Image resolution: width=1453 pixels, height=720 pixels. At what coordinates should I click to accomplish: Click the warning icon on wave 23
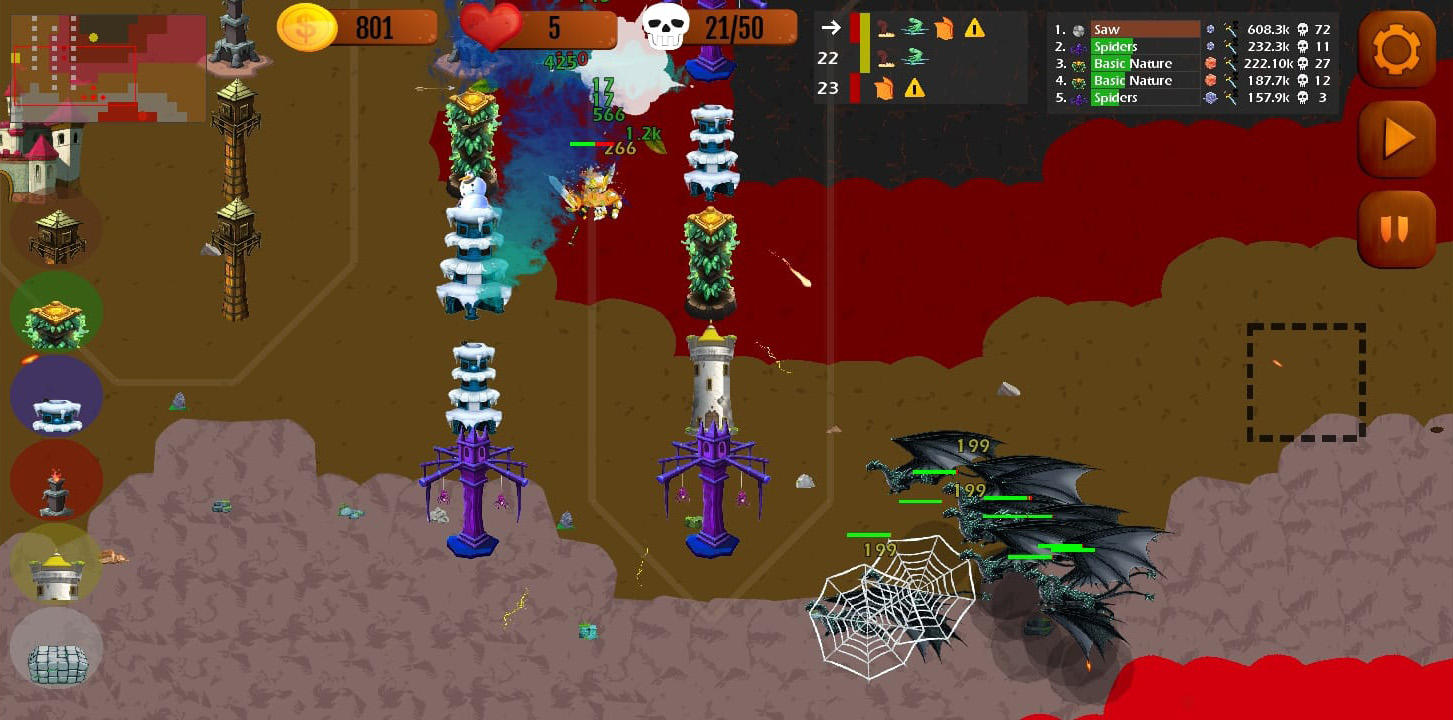(916, 88)
